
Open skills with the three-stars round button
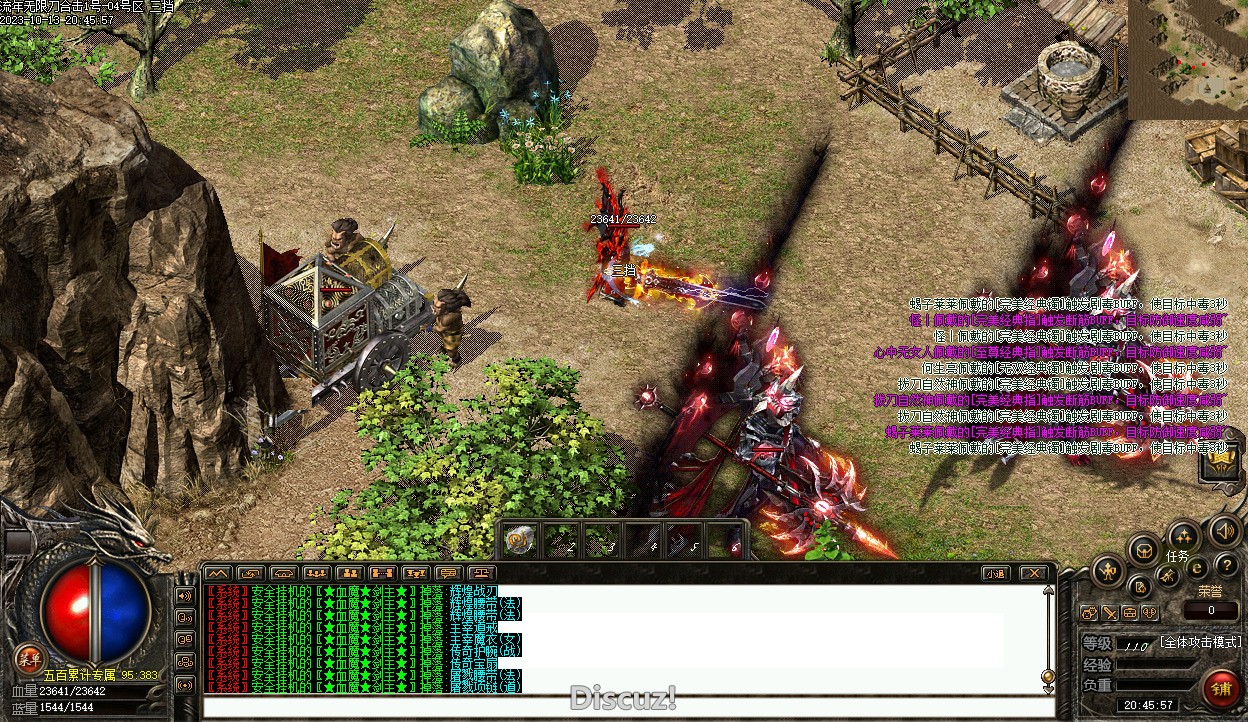[1184, 535]
